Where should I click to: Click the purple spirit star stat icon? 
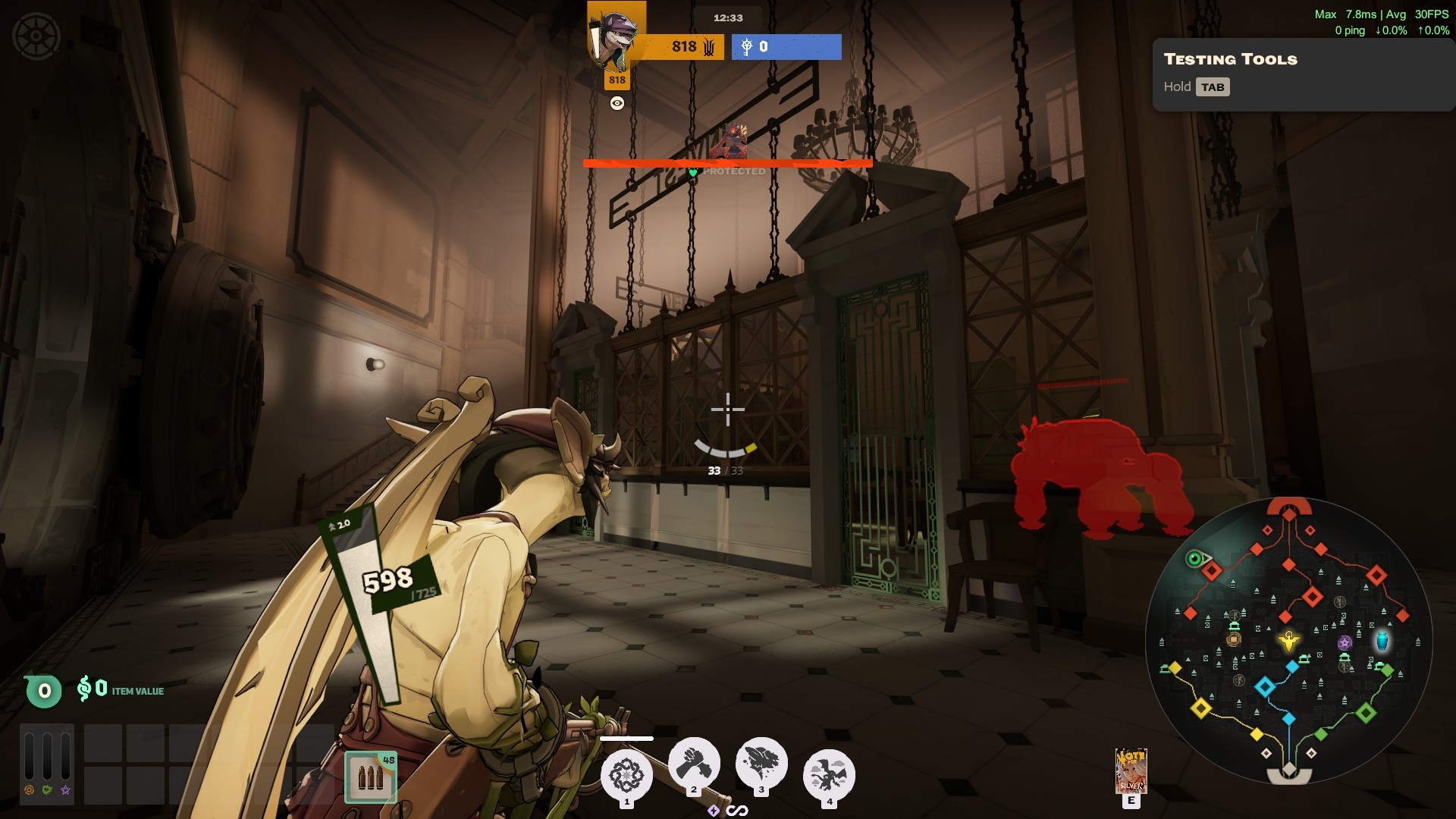(66, 790)
